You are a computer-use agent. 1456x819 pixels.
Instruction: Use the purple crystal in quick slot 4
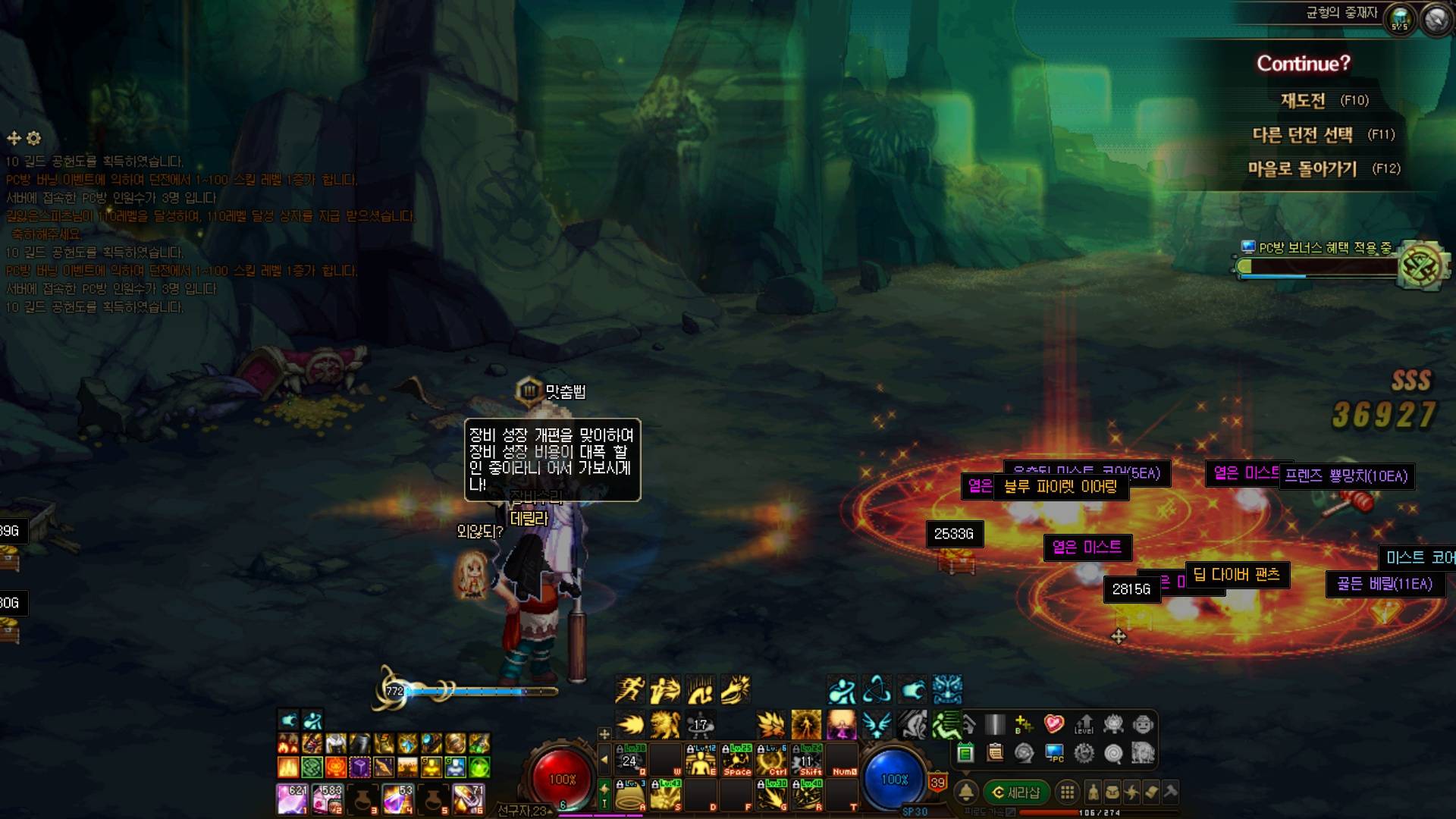397,799
